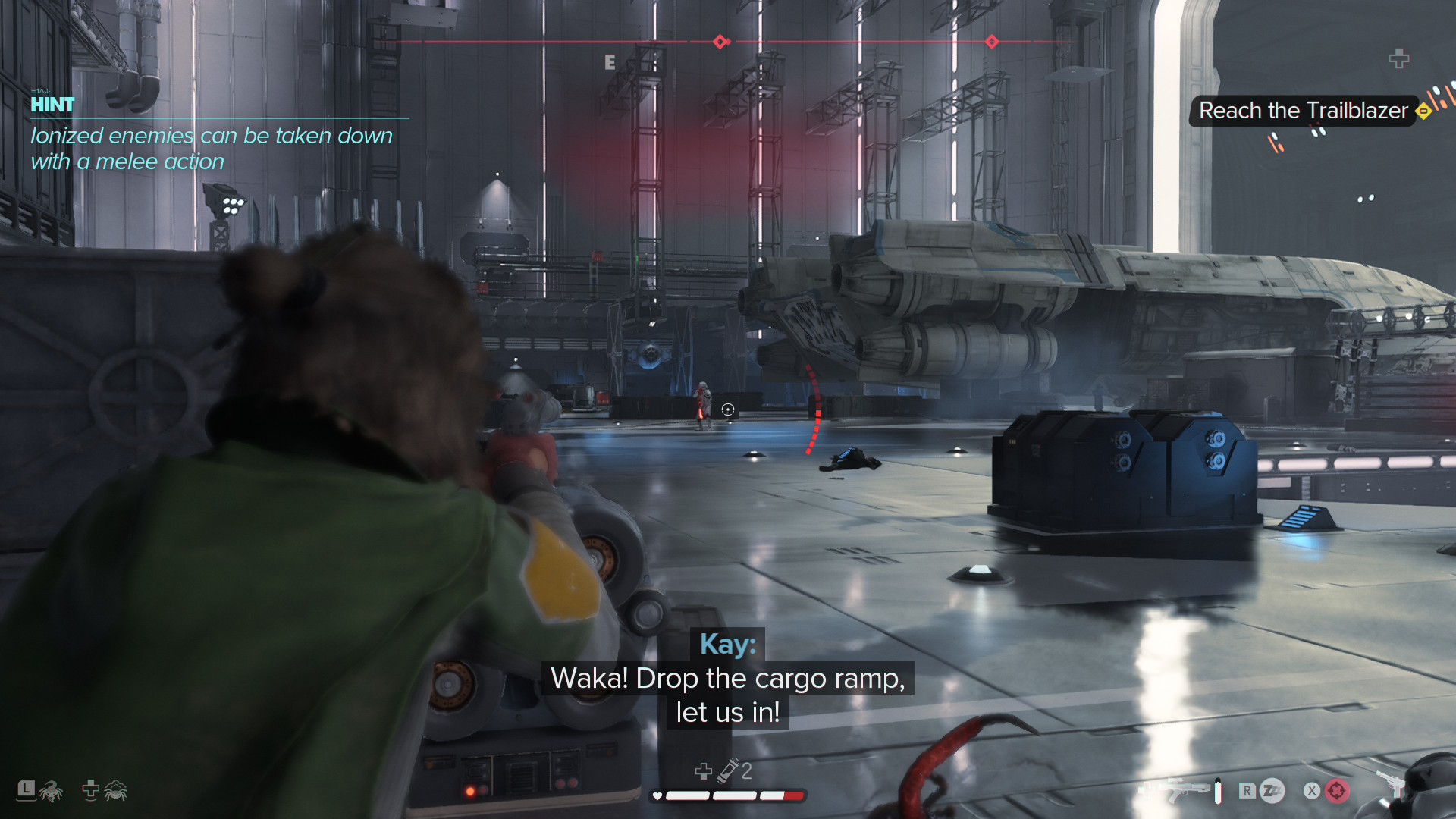This screenshot has height=819, width=1456.
Task: Switch to the Zzz stun module
Action: [x=1272, y=791]
